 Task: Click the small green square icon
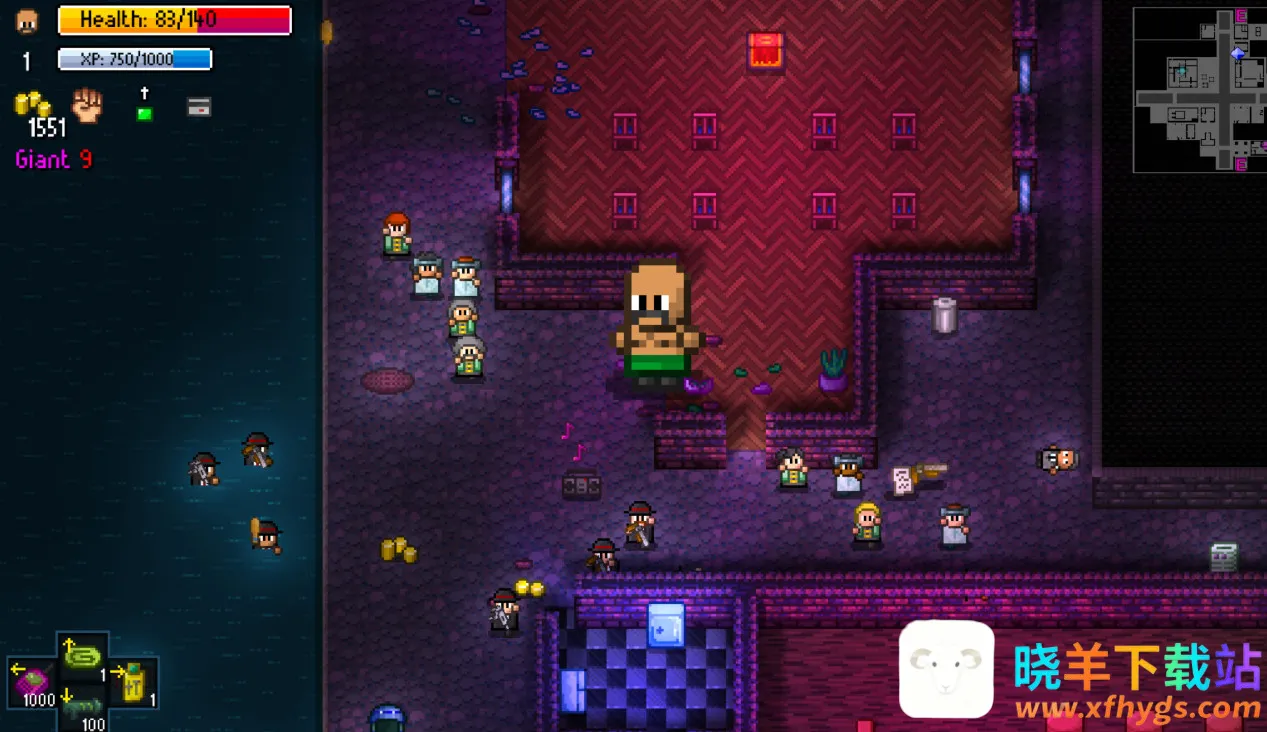[144, 113]
